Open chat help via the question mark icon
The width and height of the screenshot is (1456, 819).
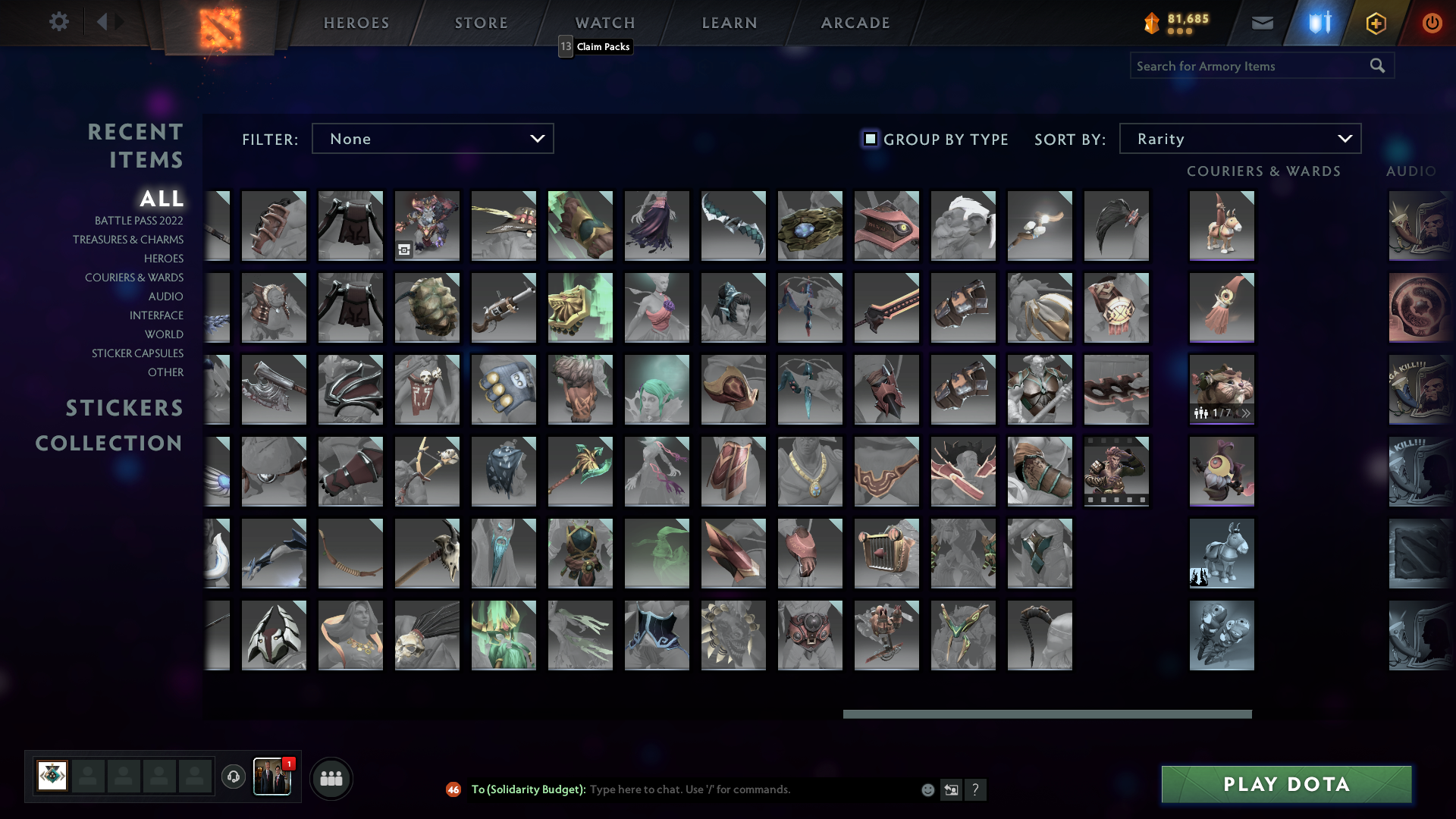coord(976,789)
